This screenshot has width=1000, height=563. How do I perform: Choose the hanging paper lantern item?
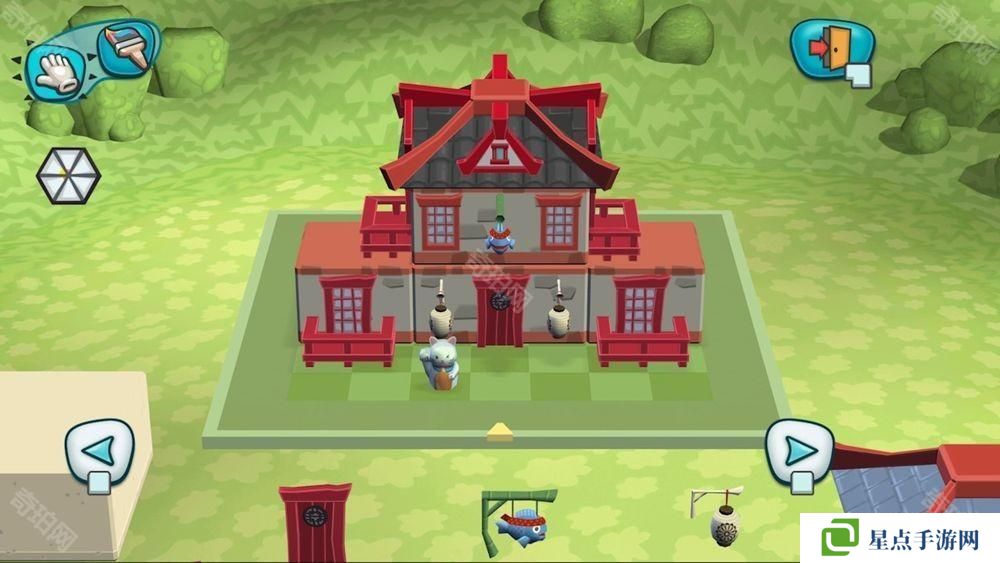coord(722,517)
